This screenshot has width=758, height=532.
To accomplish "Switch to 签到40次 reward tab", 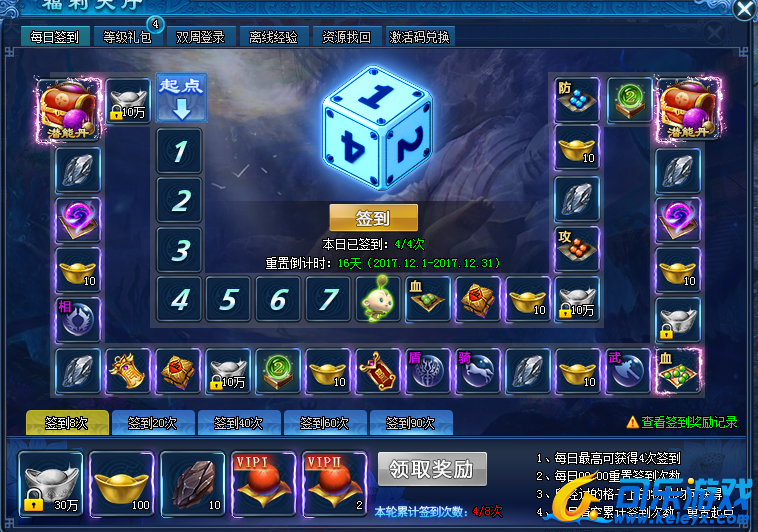I will coord(239,423).
